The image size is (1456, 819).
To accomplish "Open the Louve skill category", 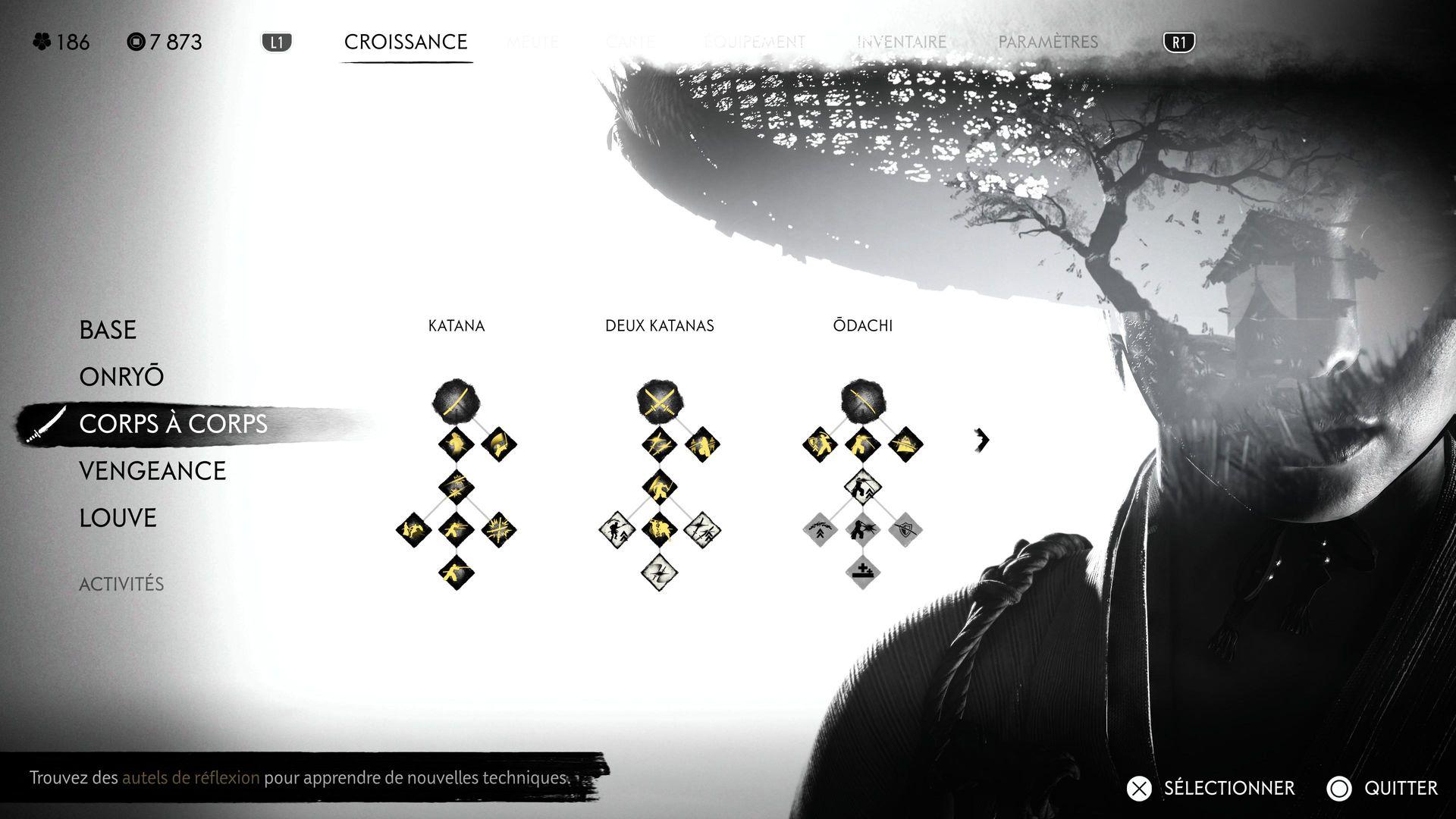I will 118,518.
